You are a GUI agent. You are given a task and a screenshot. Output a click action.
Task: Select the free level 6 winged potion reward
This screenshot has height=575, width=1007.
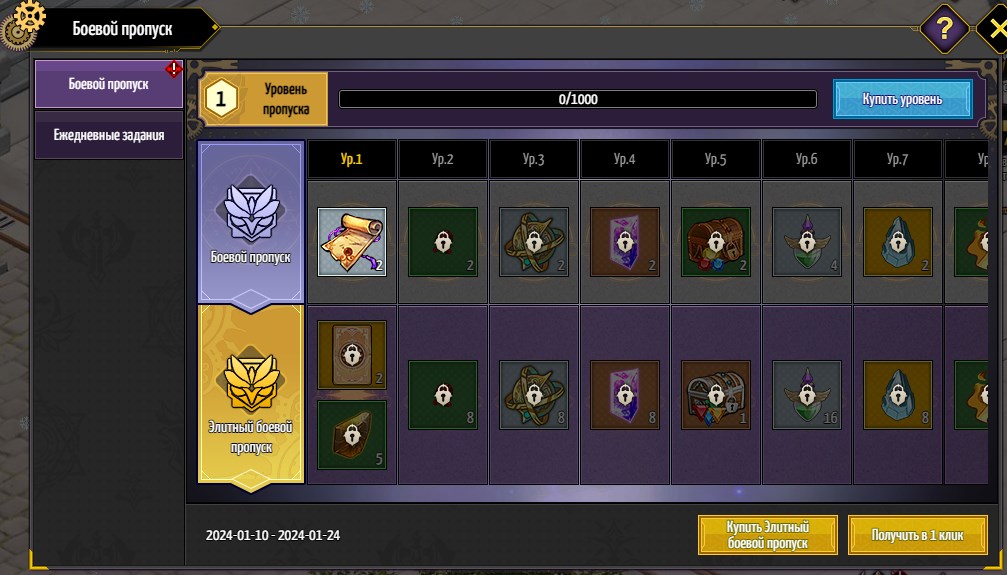tap(806, 241)
